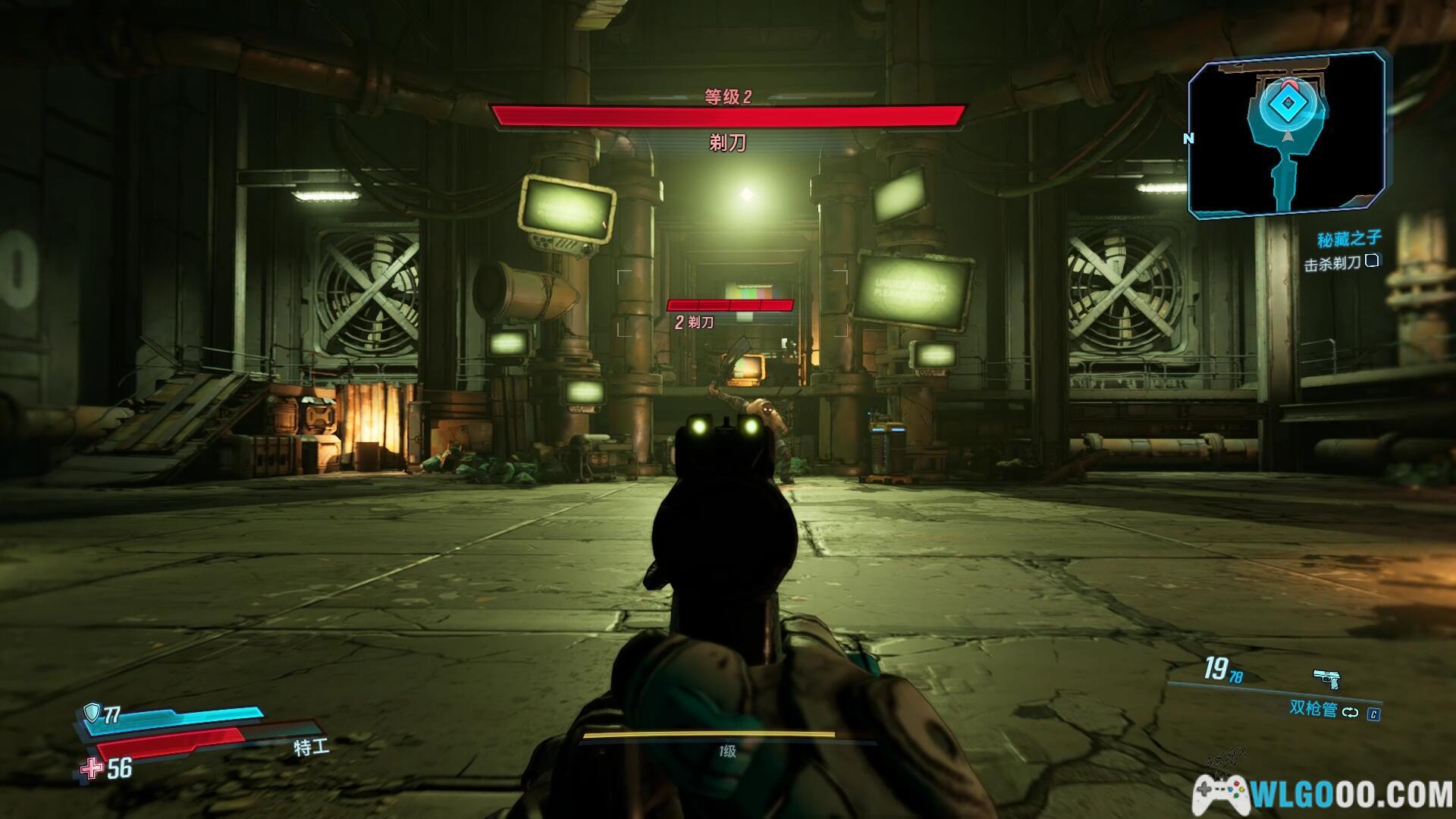1456x819 pixels.
Task: Click the red health cross icon
Action: (x=92, y=769)
